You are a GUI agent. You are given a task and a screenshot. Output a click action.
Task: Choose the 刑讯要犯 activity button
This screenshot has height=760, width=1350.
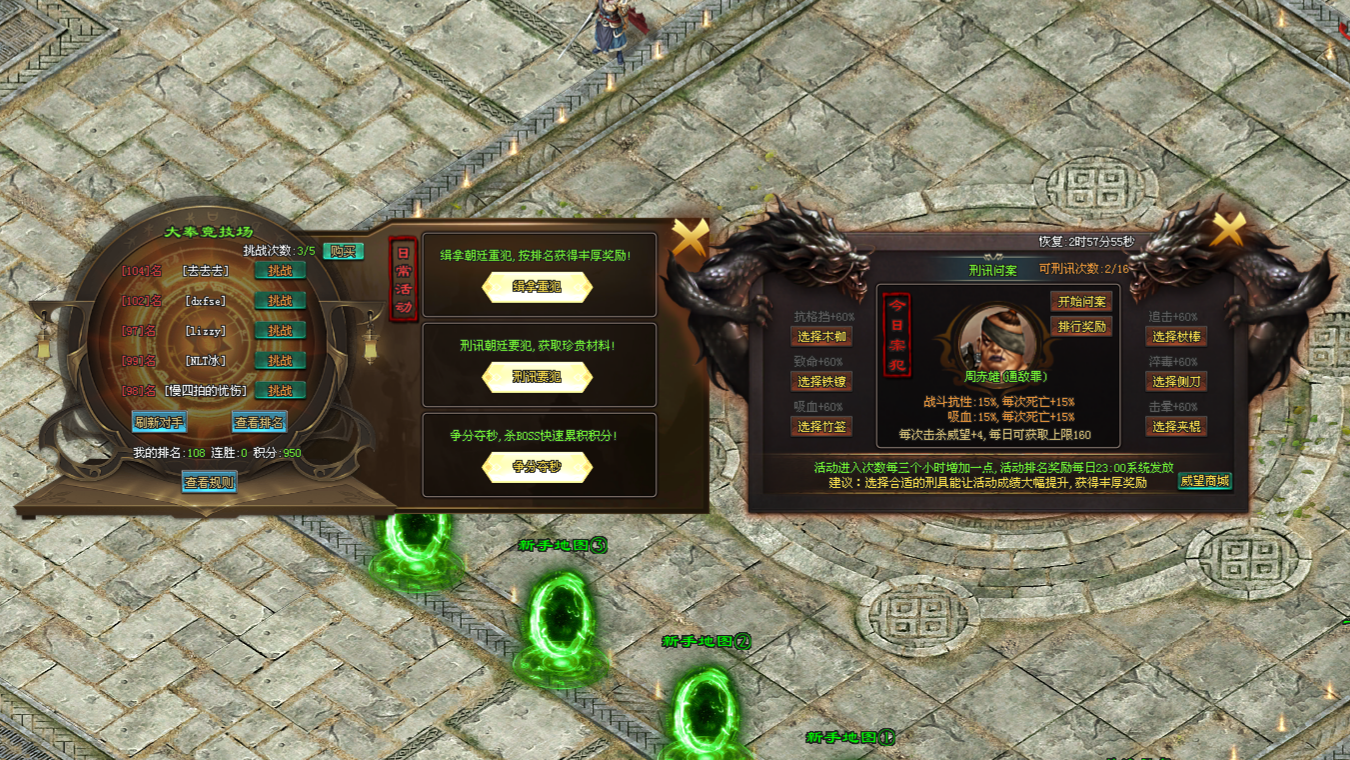pos(537,377)
